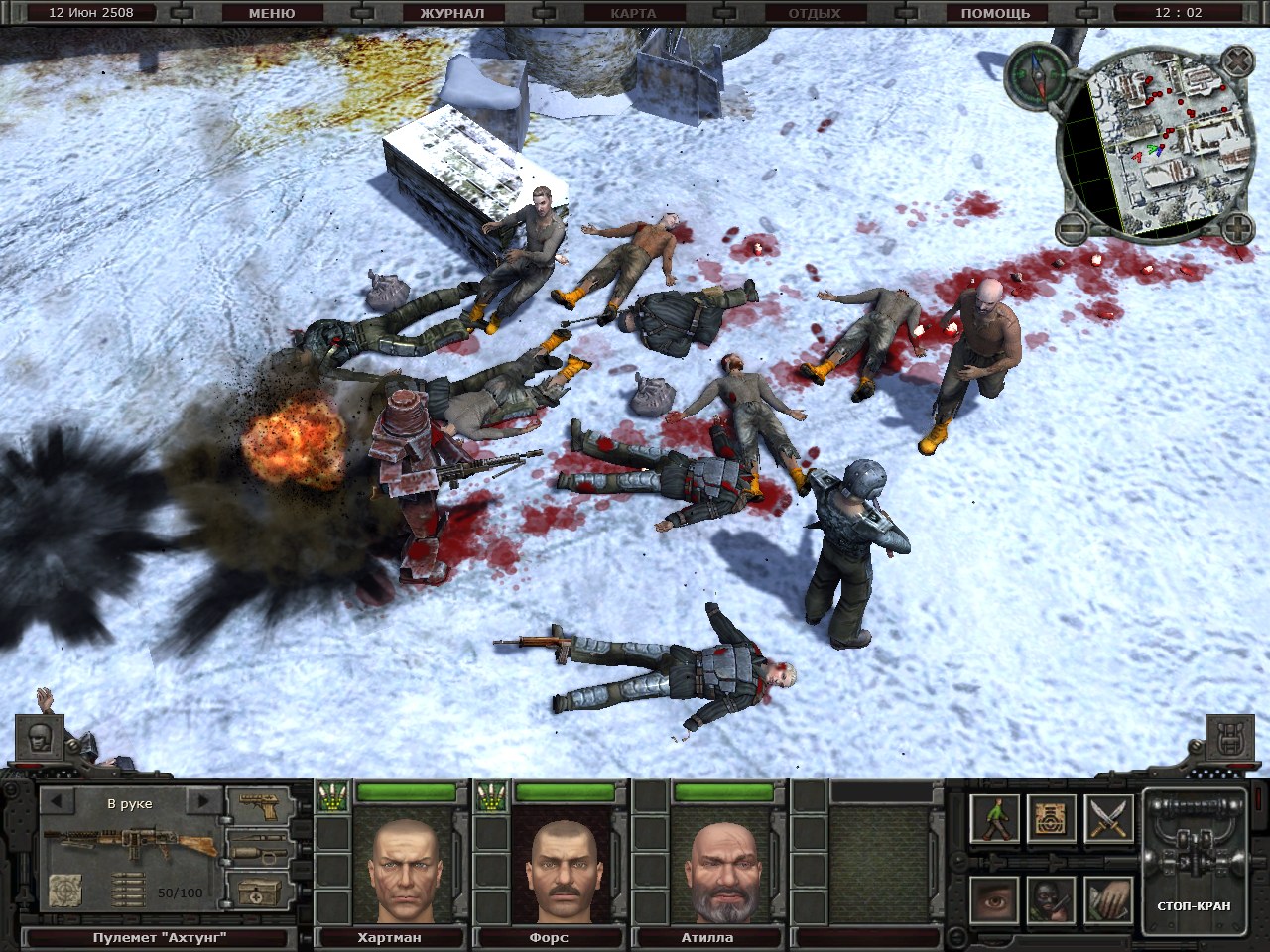
Task: Click the eye observation icon
Action: coord(994,900)
